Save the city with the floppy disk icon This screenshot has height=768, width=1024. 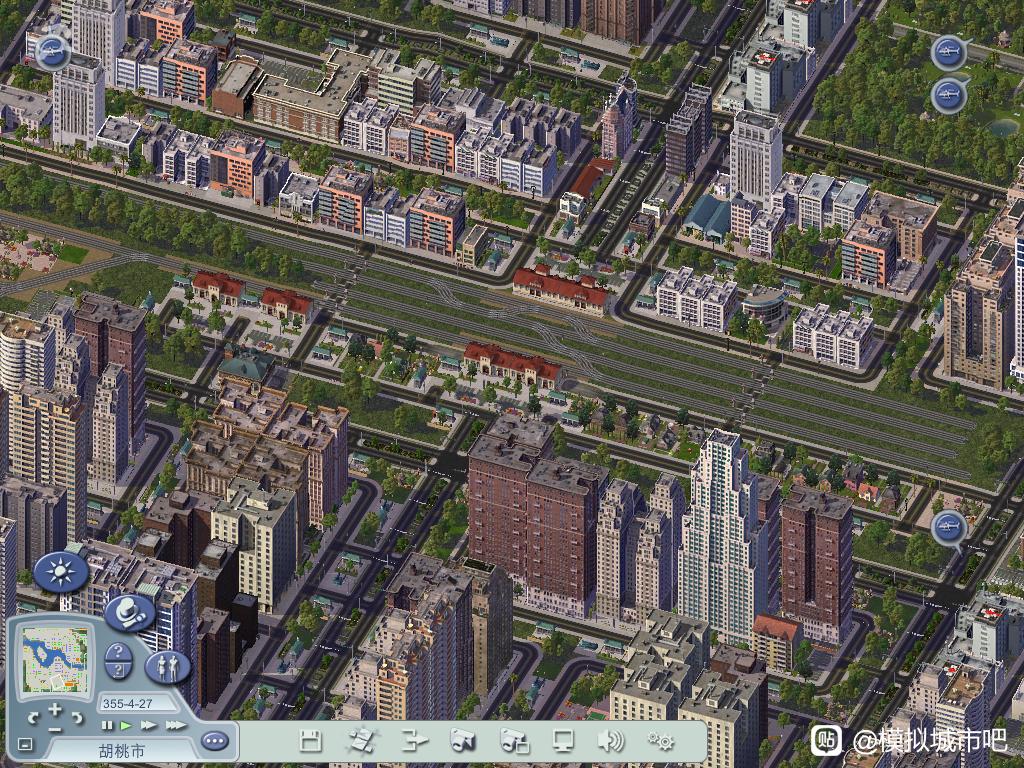[x=311, y=741]
